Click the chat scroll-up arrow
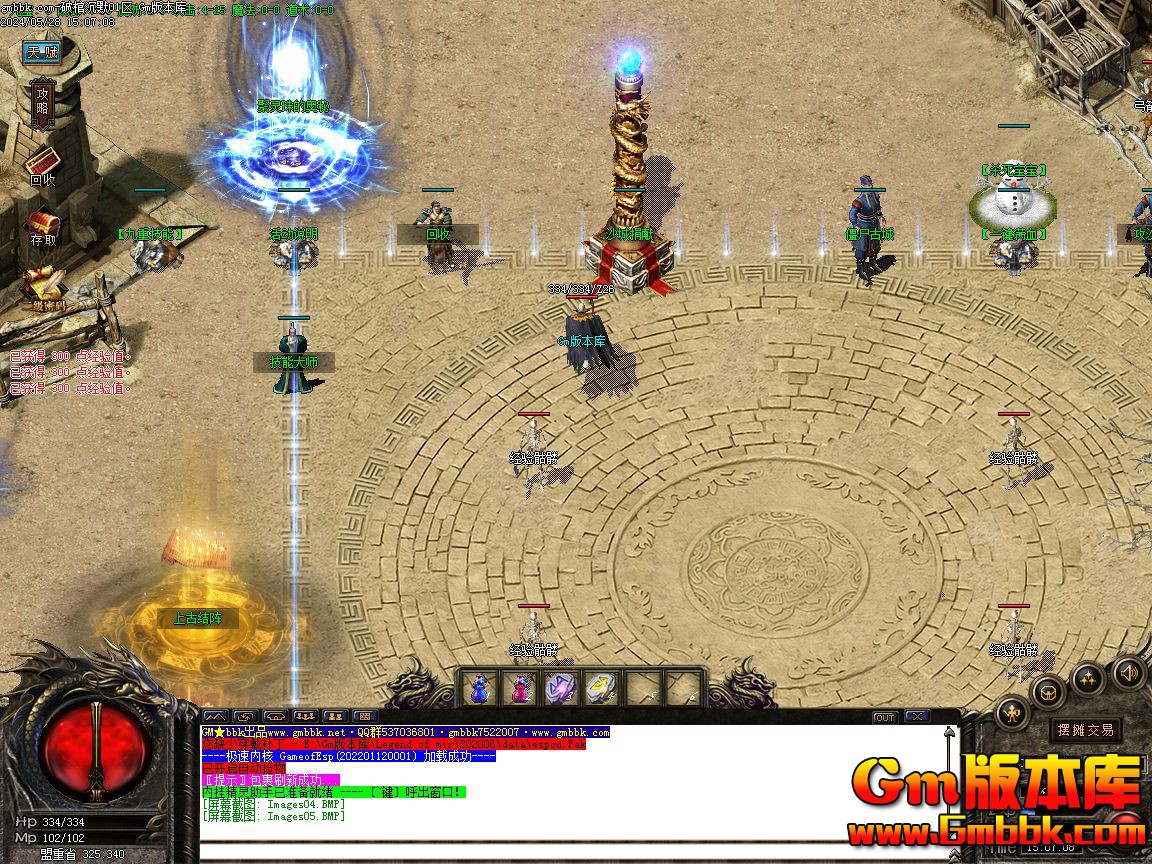This screenshot has width=1152, height=864. tap(947, 733)
